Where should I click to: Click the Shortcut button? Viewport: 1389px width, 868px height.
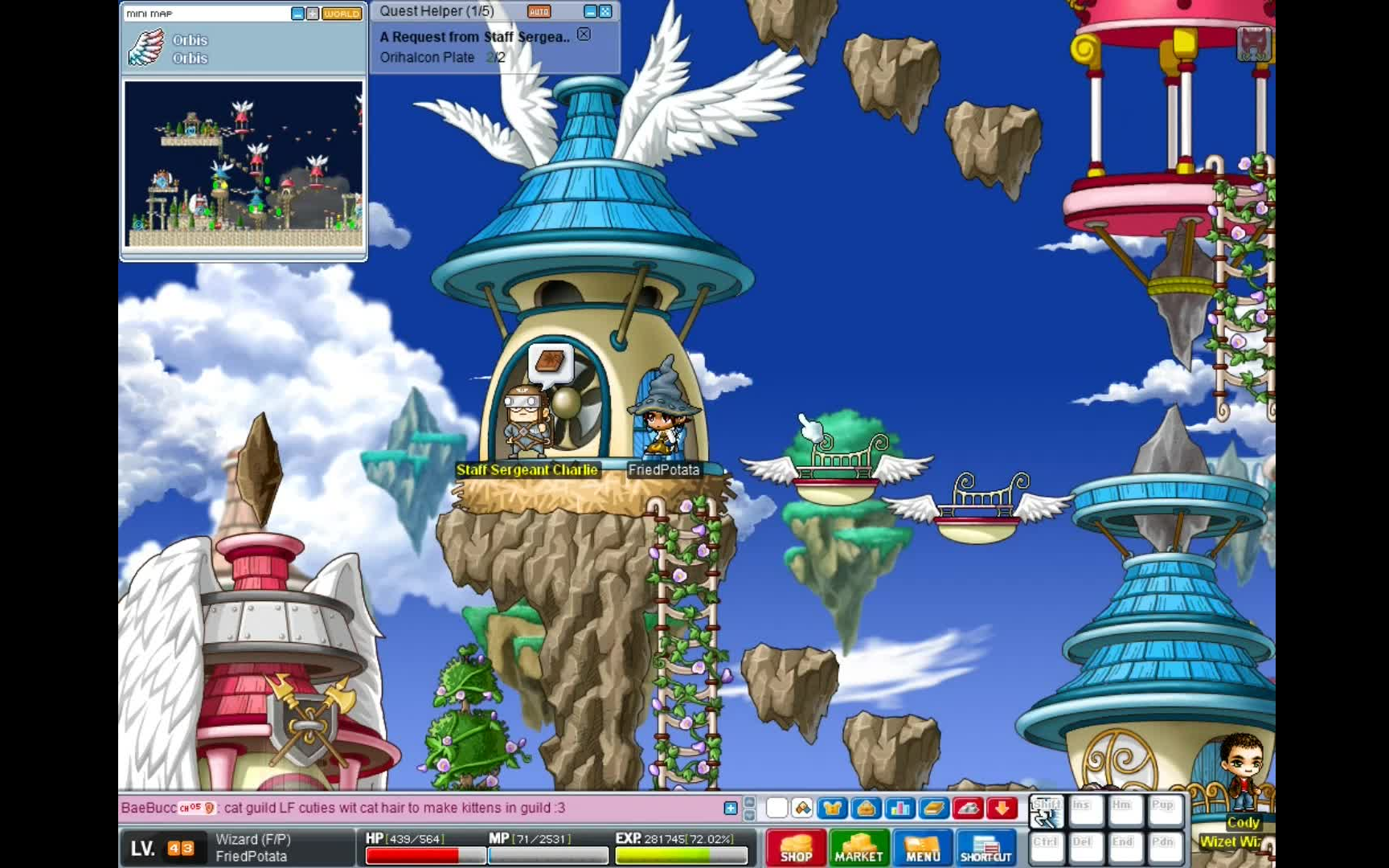point(985,848)
